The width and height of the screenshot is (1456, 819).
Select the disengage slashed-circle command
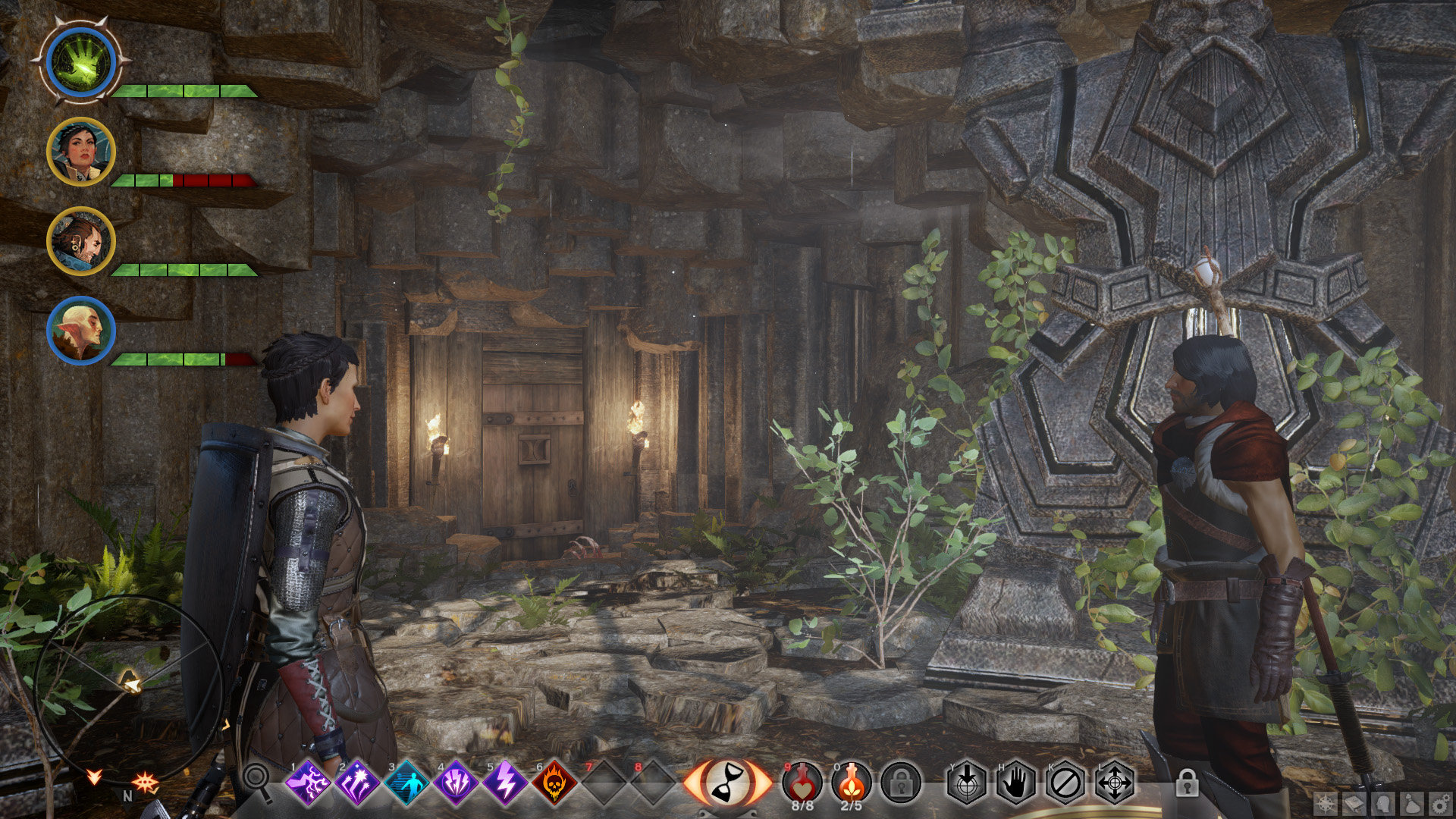[x=1065, y=783]
